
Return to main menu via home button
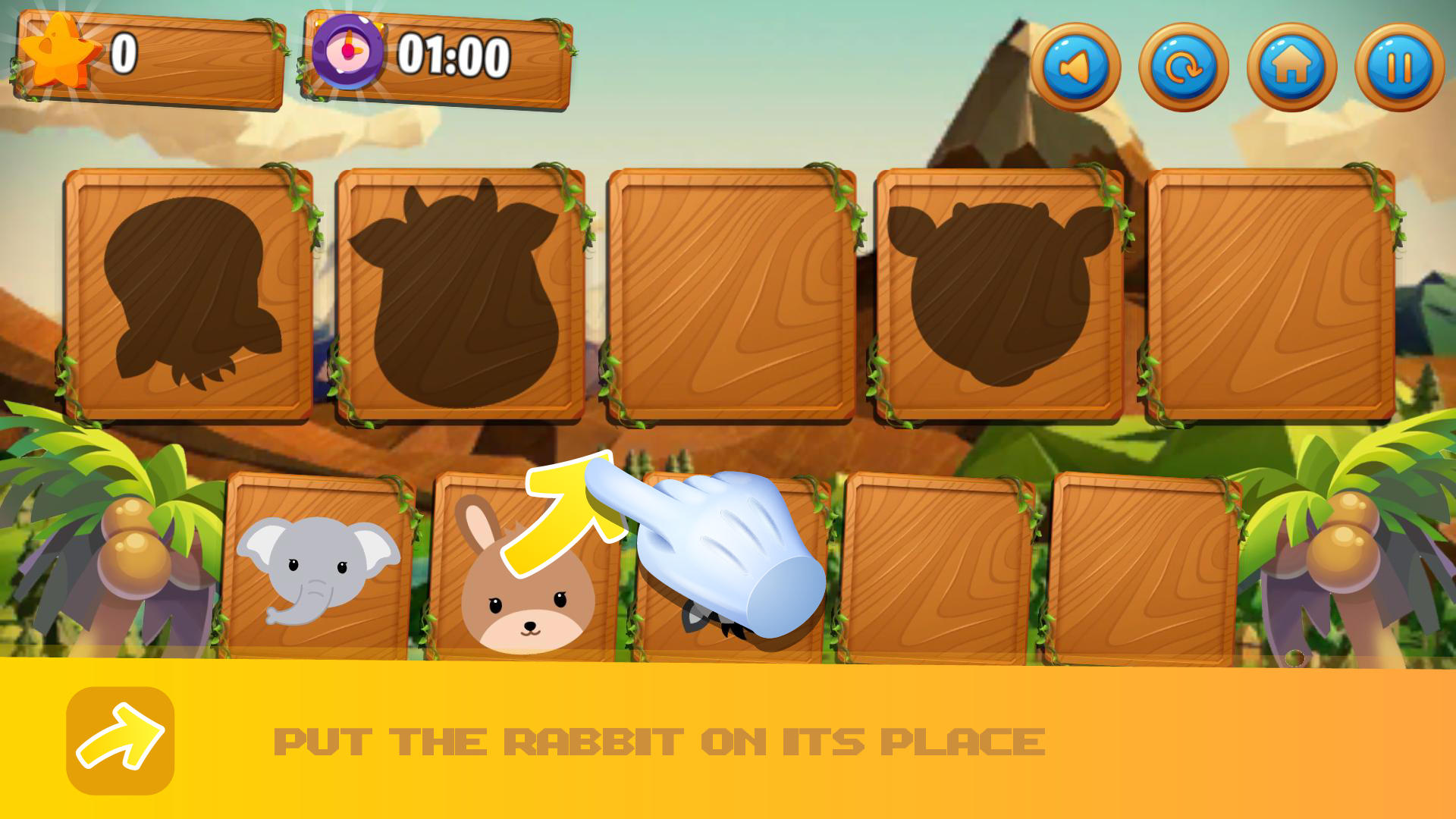[x=1292, y=67]
